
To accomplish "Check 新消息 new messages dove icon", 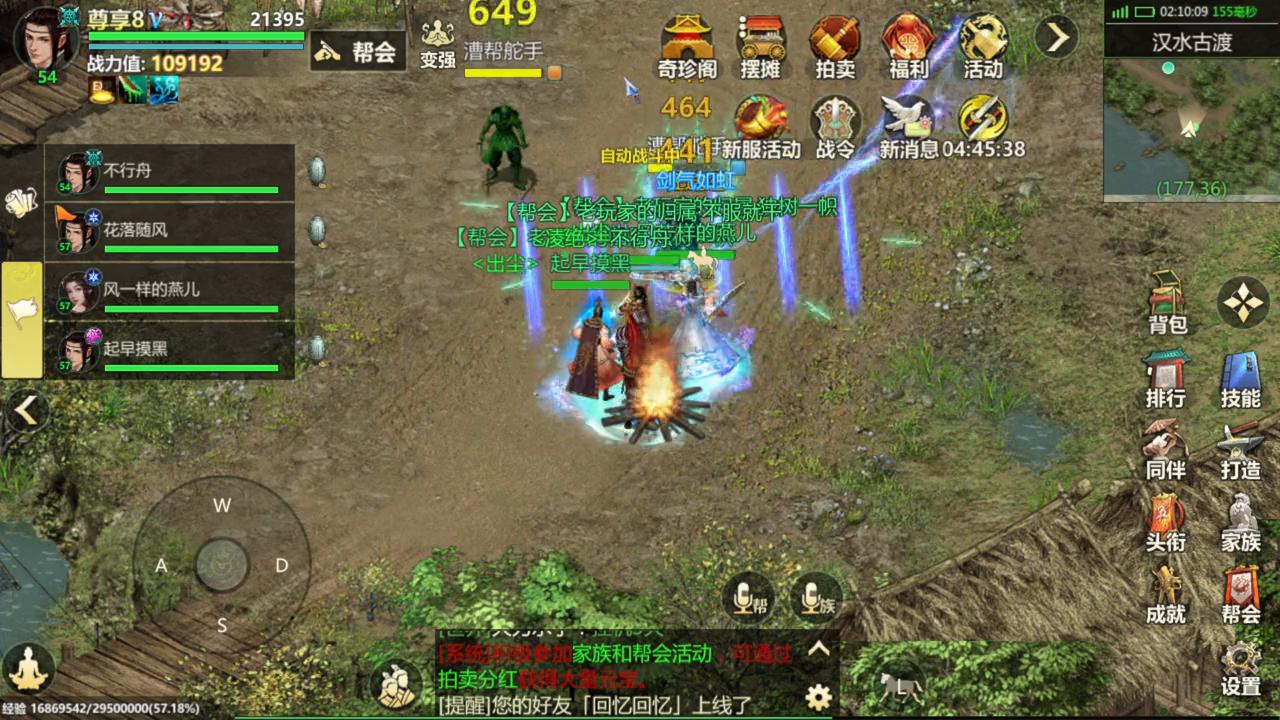I will [x=908, y=127].
